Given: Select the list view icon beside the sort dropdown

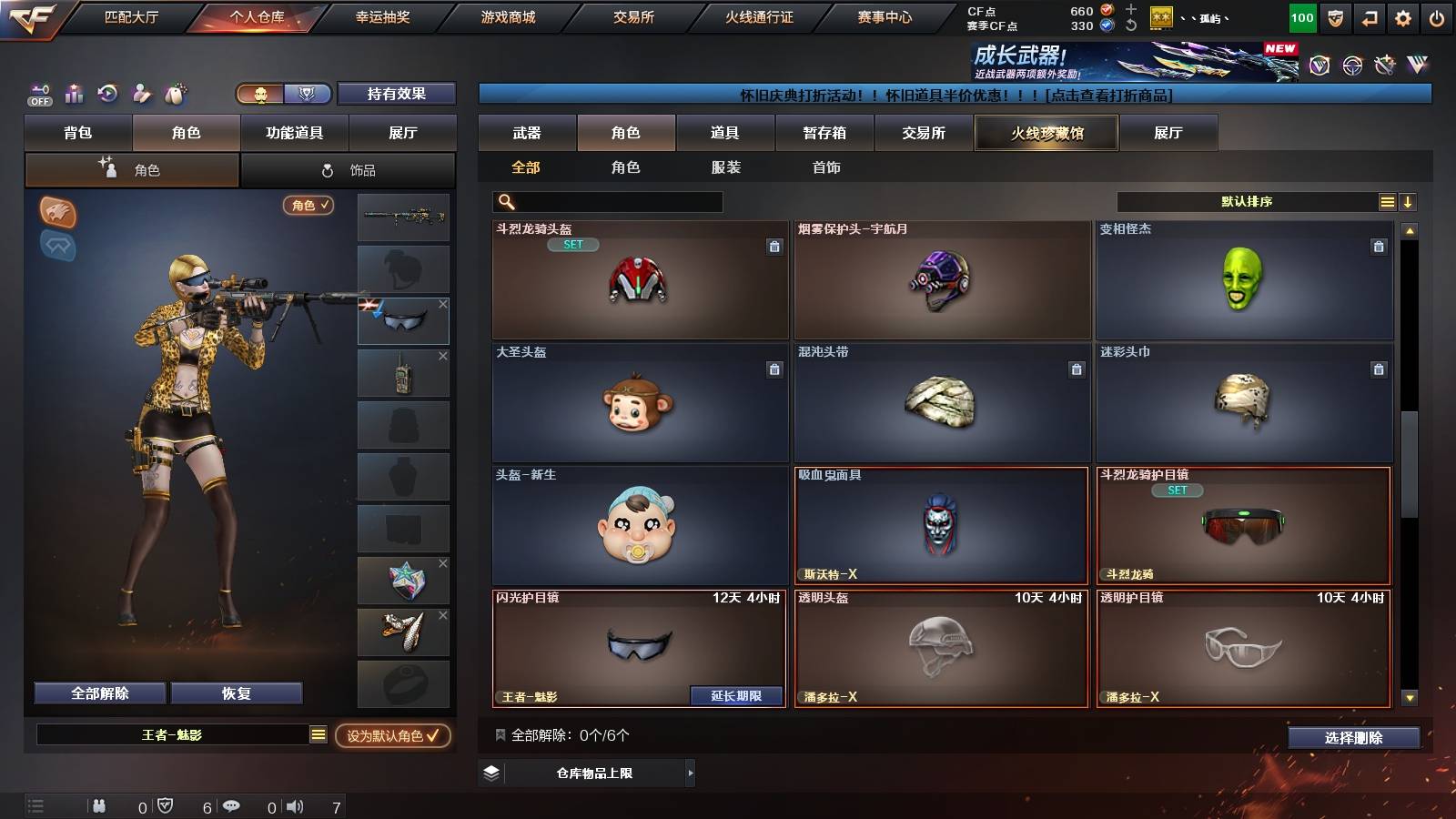Looking at the screenshot, I should (x=1387, y=201).
